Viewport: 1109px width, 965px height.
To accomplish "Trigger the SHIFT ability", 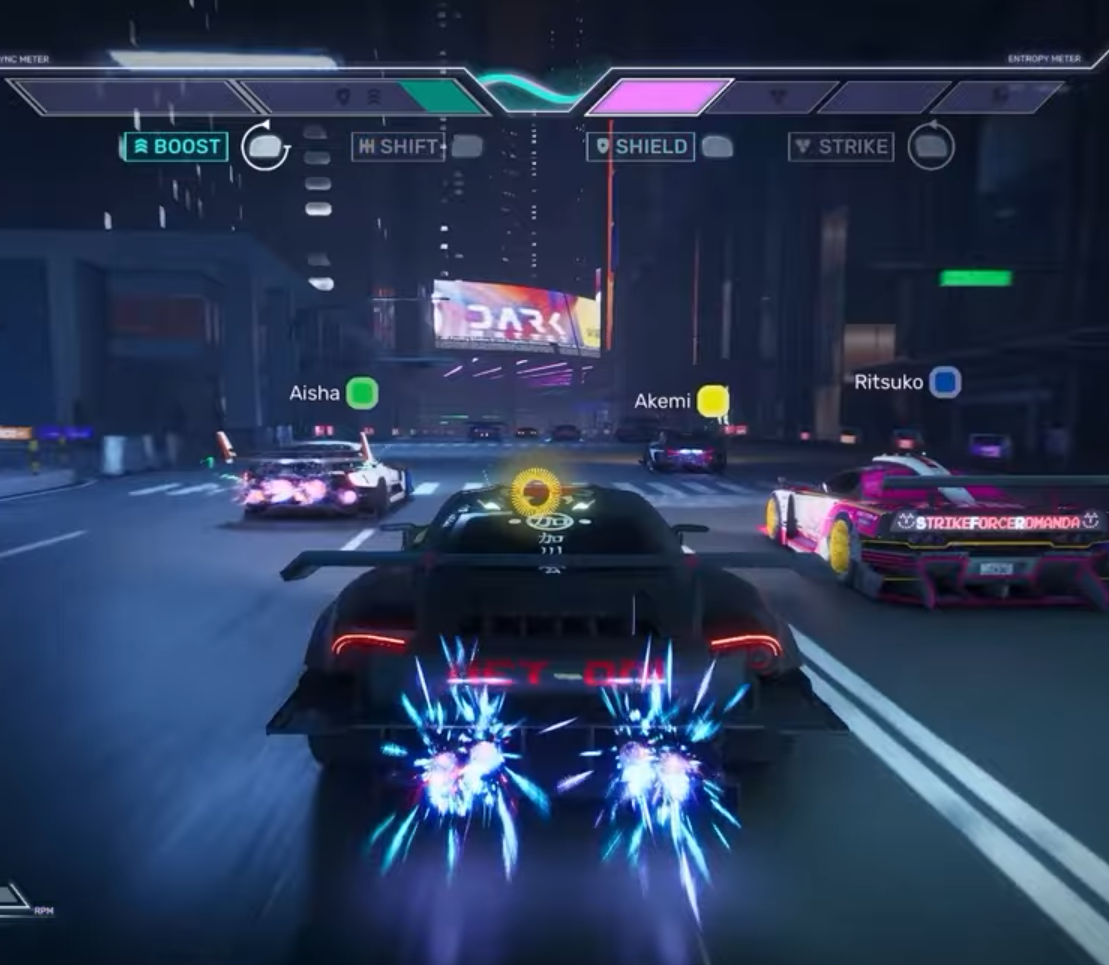I will (398, 147).
